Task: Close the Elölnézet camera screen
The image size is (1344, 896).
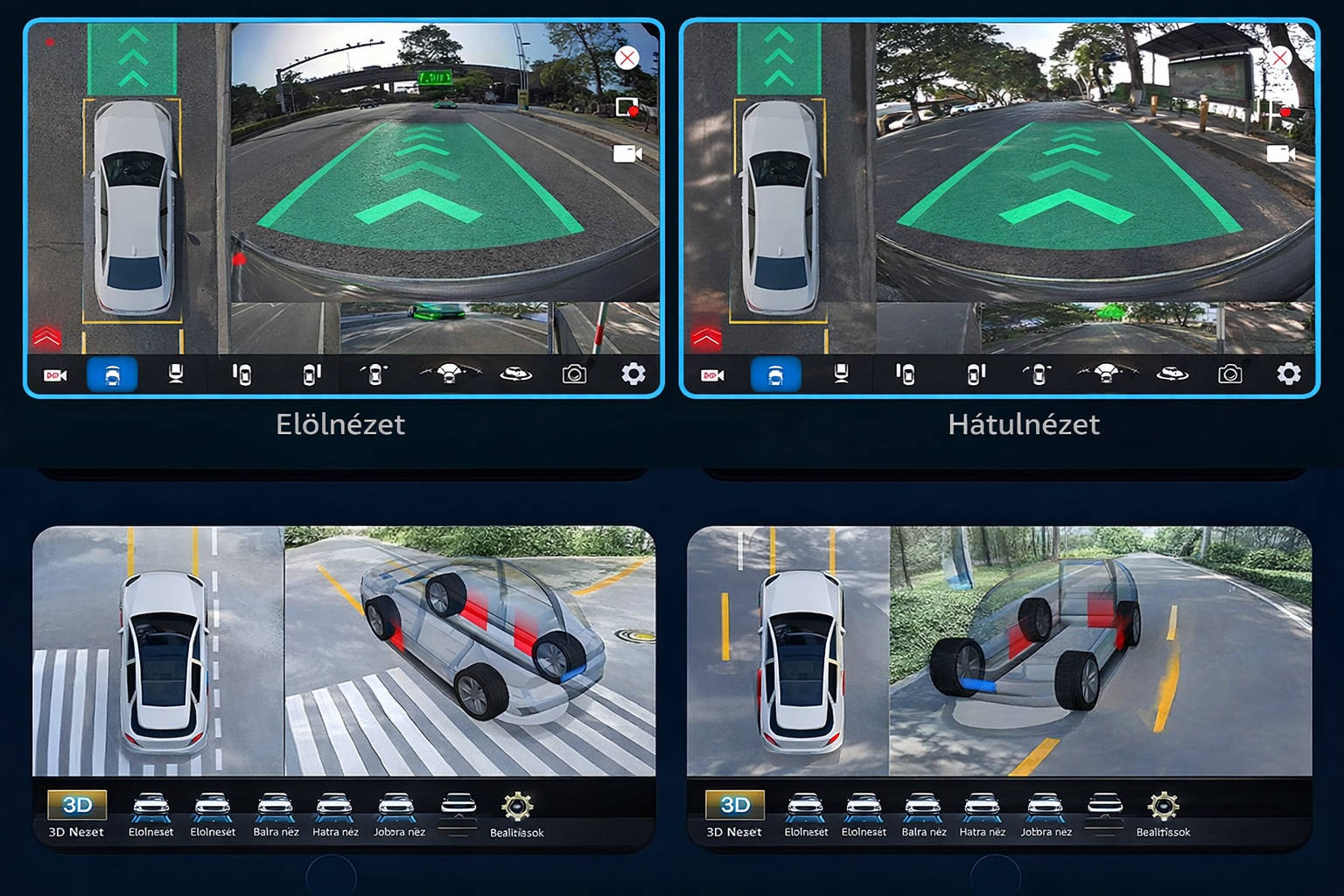Action: (626, 59)
